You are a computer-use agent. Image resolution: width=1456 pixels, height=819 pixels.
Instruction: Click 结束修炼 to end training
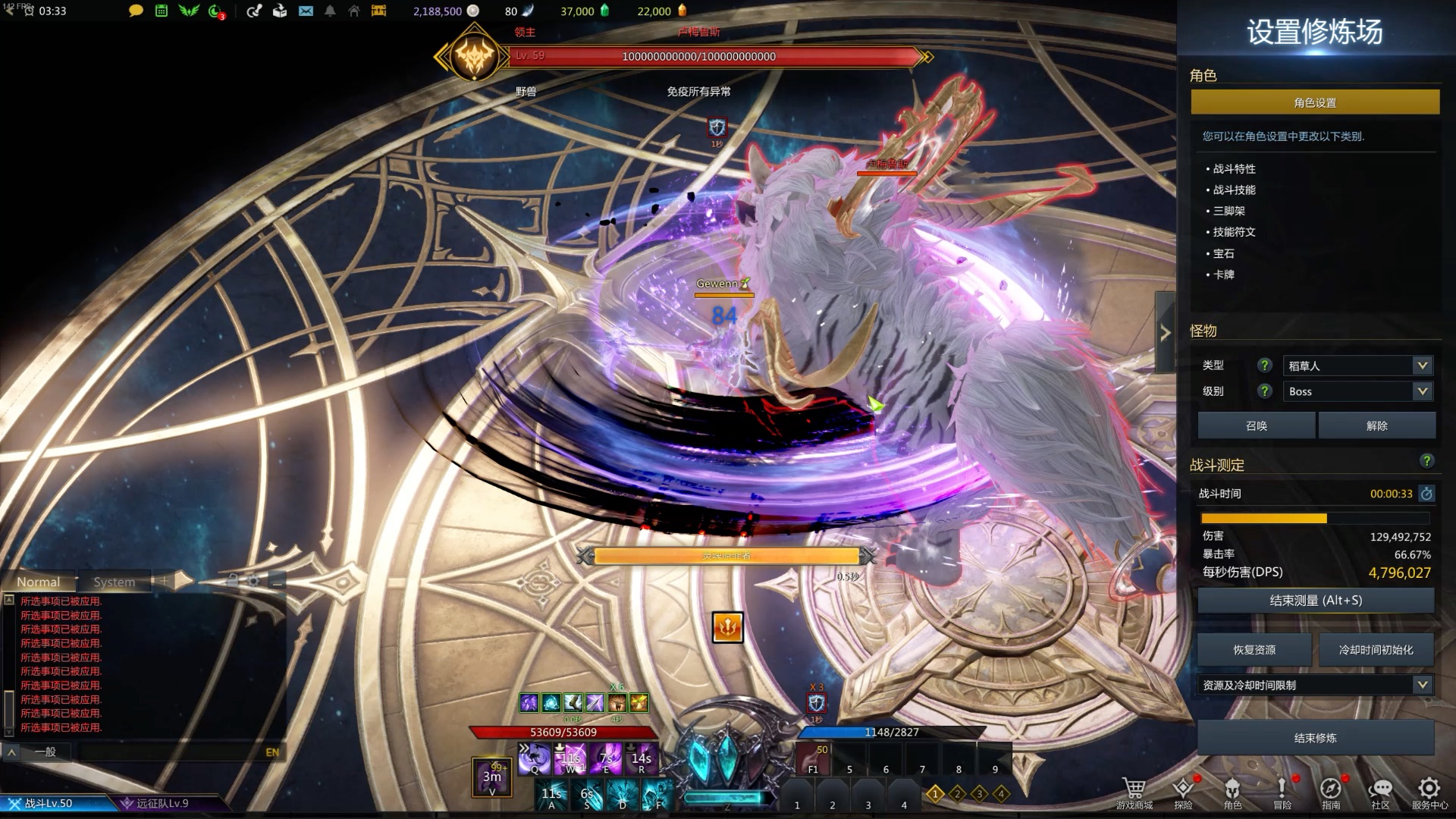(x=1315, y=738)
